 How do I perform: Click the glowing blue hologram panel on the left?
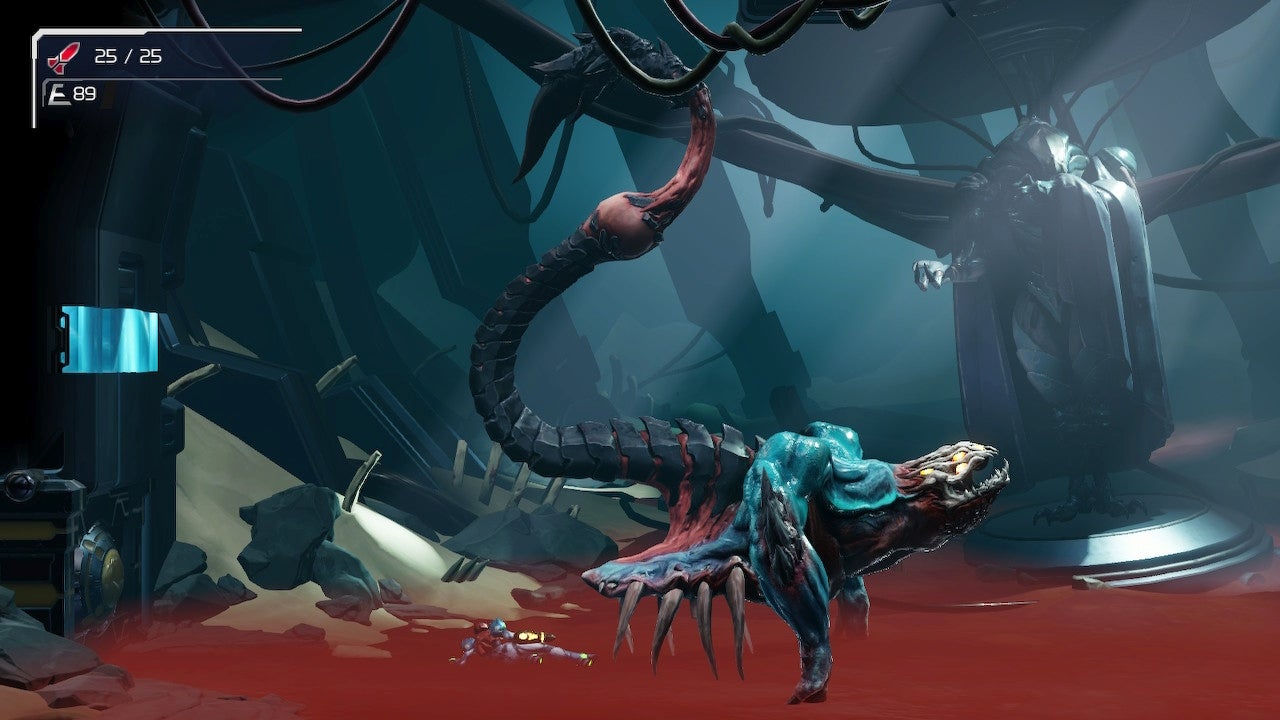[110, 338]
